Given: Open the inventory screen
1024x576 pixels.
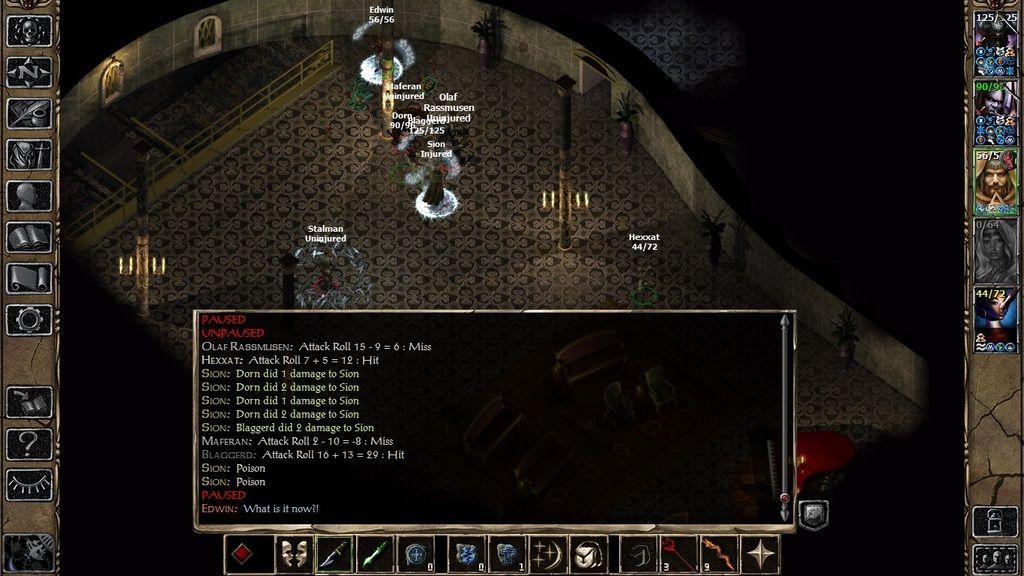Looking at the screenshot, I should coord(29,154).
